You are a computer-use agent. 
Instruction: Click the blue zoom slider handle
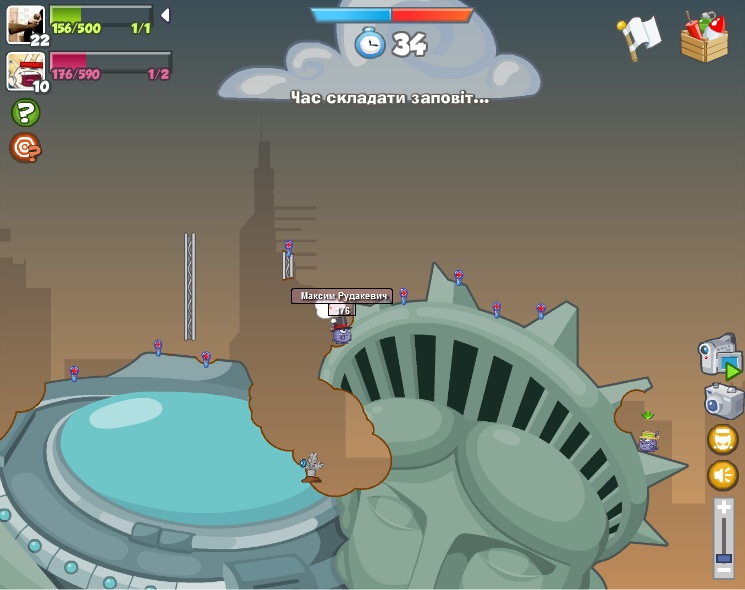[x=724, y=556]
